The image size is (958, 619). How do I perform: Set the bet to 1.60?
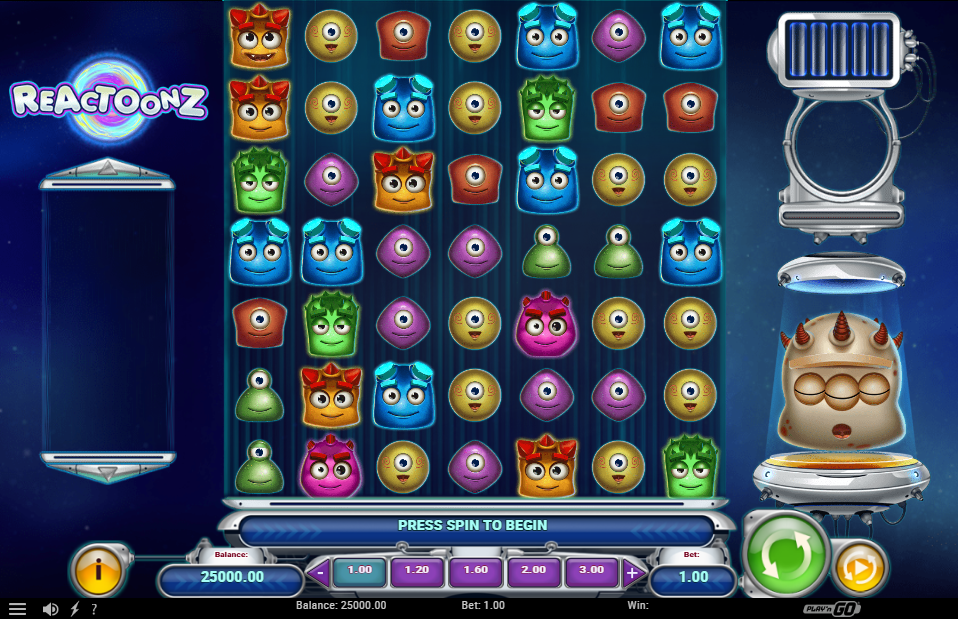point(476,571)
